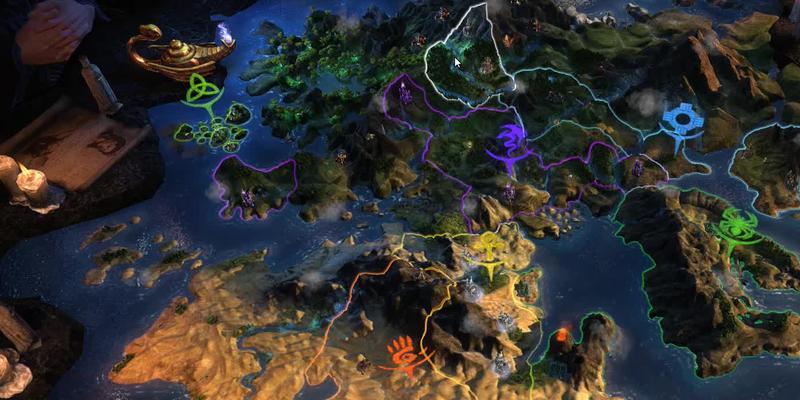This screenshot has height=400, width=800.
Task: Select the green triquetra faction emblem
Action: point(205,92)
